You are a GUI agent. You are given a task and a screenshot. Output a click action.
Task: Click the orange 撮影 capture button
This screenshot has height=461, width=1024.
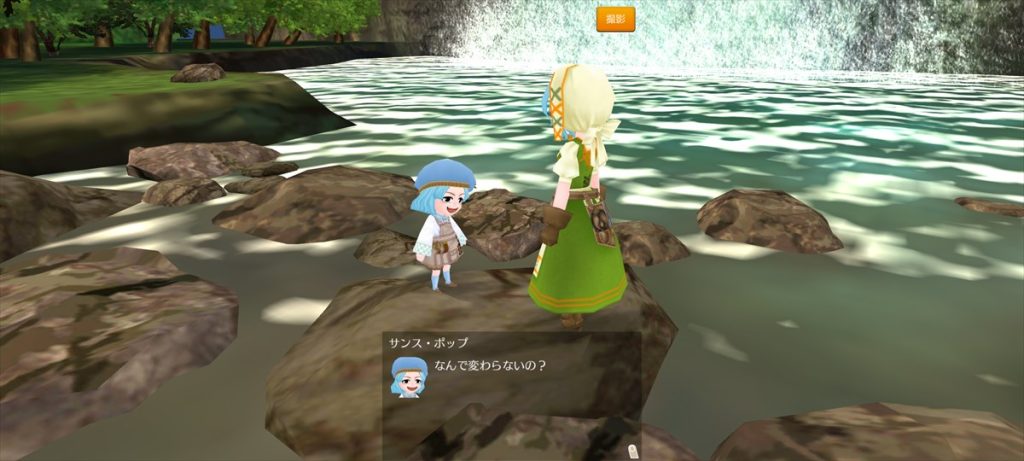point(615,19)
